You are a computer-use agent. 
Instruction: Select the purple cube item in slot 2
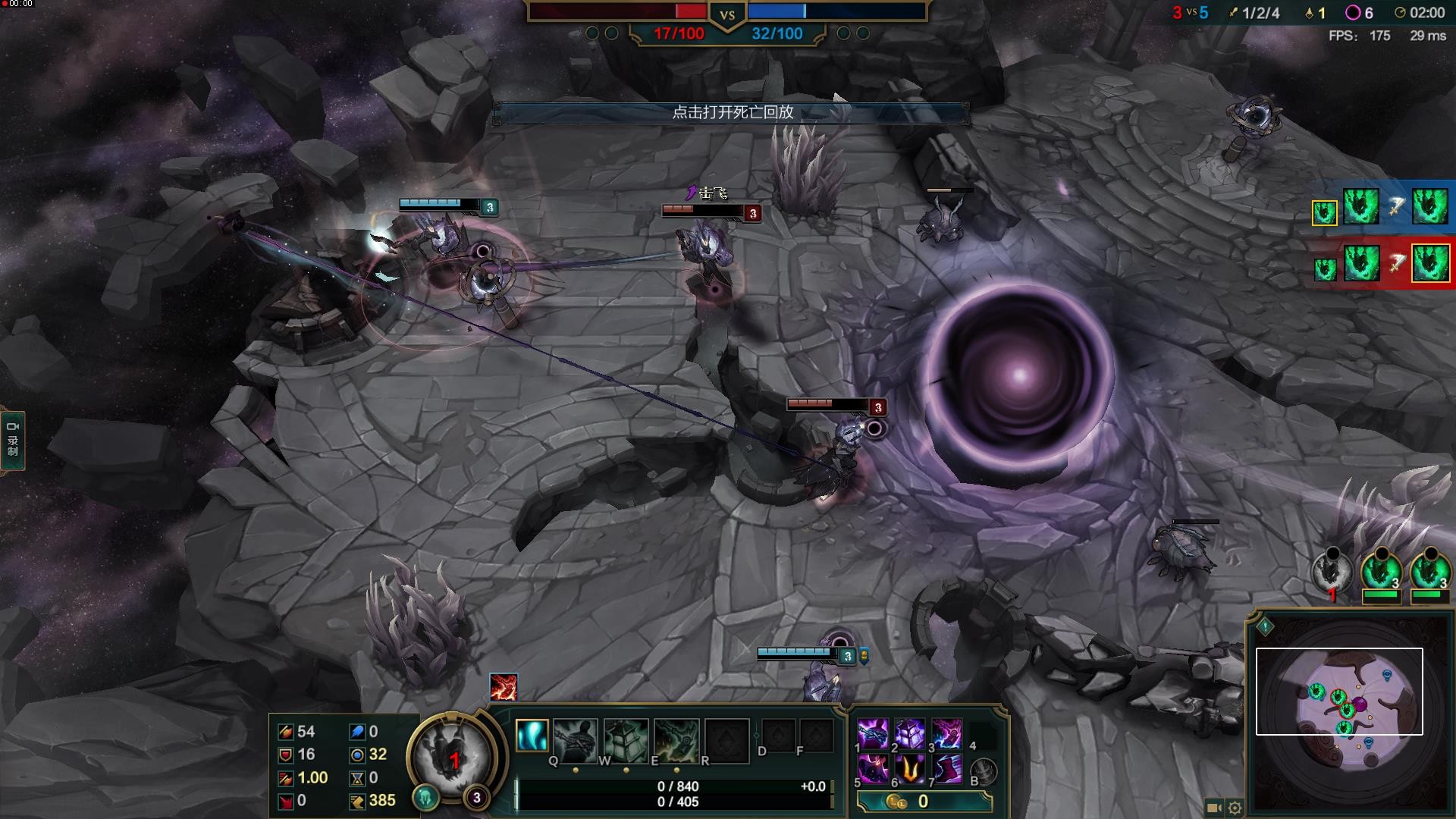click(909, 734)
